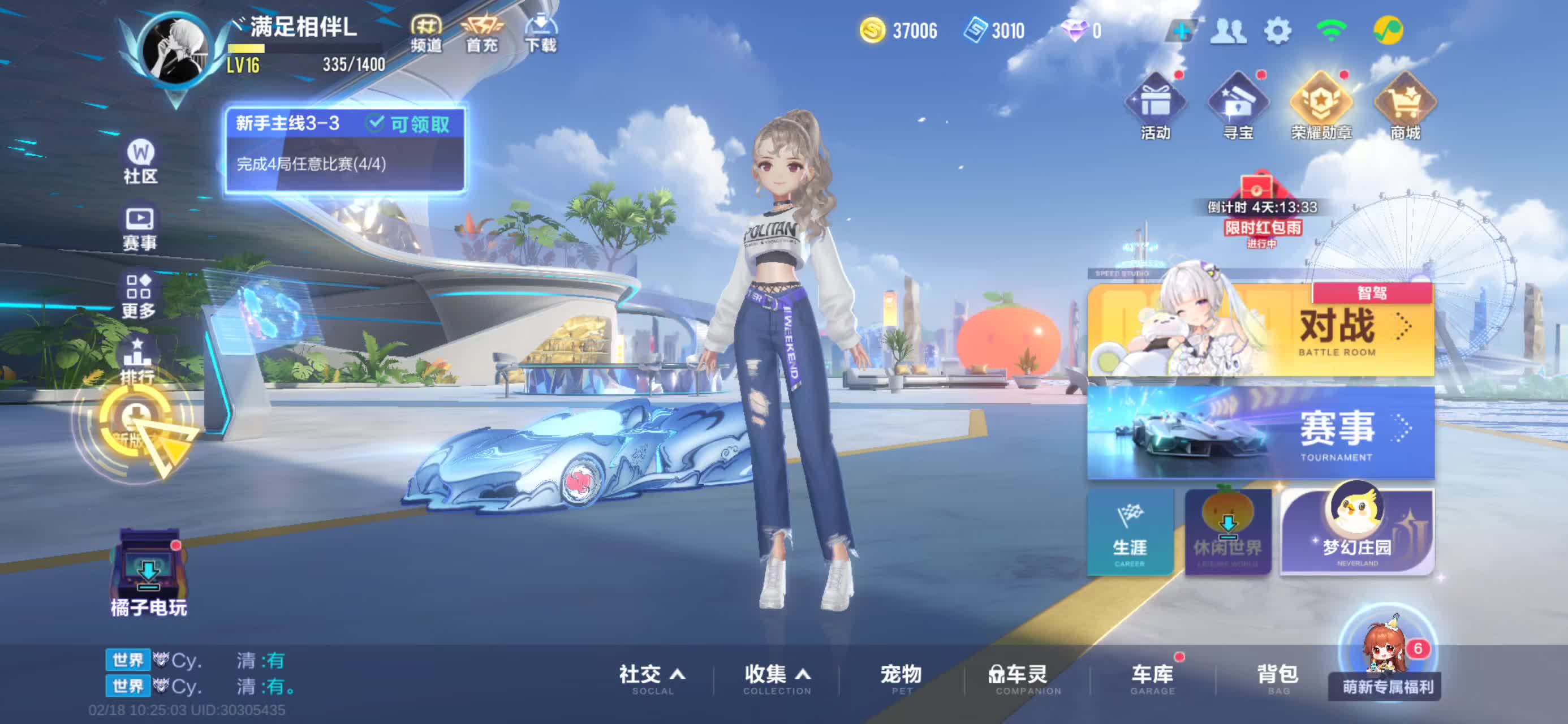Open the gear settings menu
1568x724 pixels.
(1277, 31)
